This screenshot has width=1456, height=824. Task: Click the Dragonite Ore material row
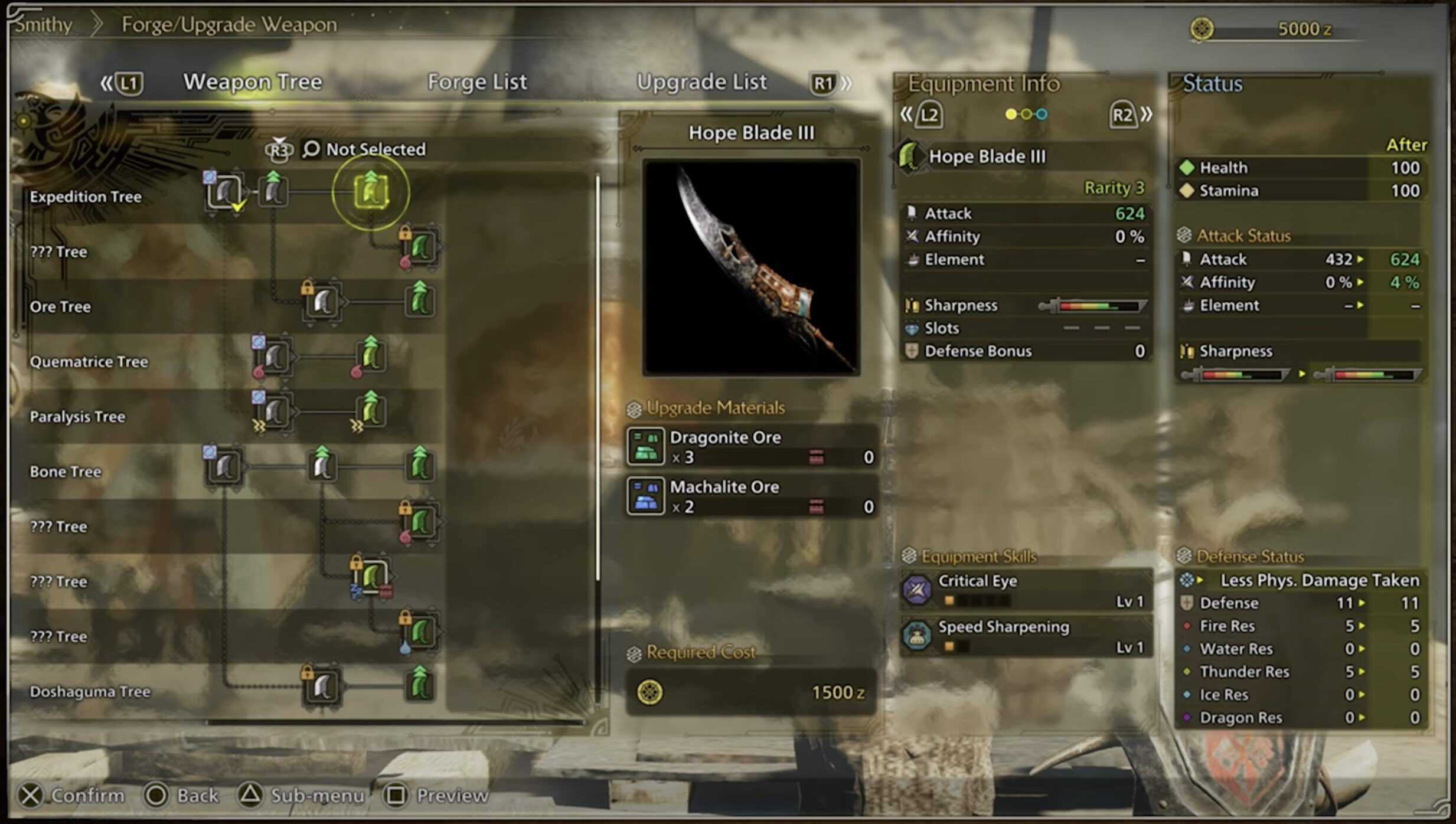(x=750, y=447)
